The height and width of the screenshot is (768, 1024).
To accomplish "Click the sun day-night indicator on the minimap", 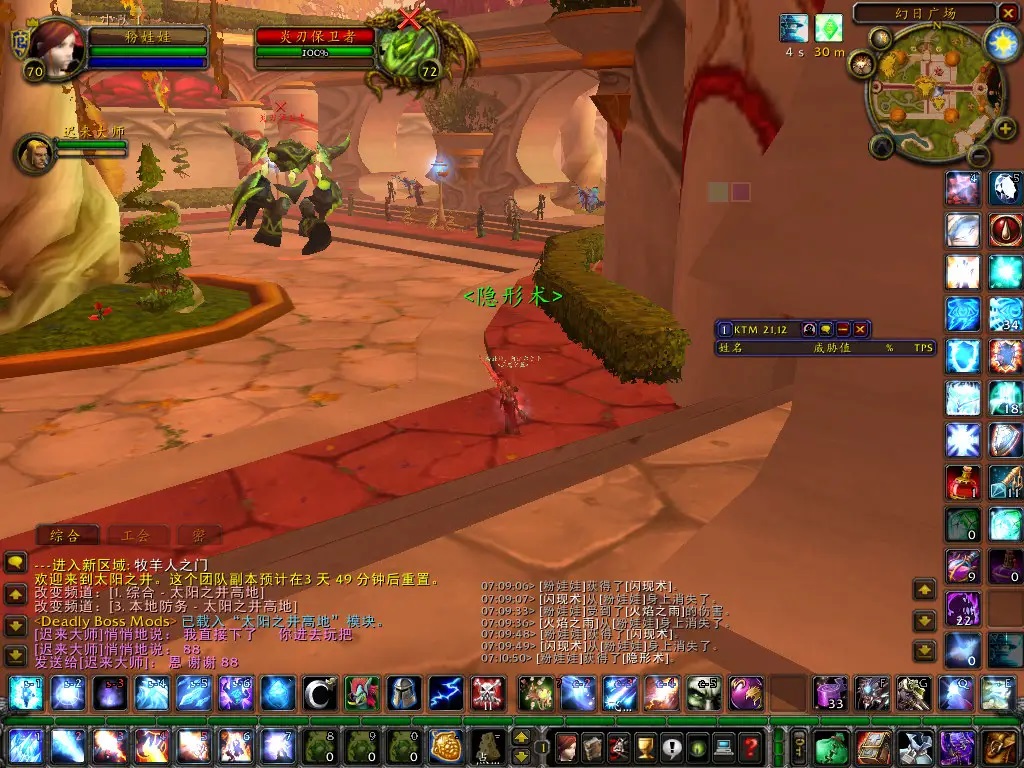I will click(x=1001, y=41).
